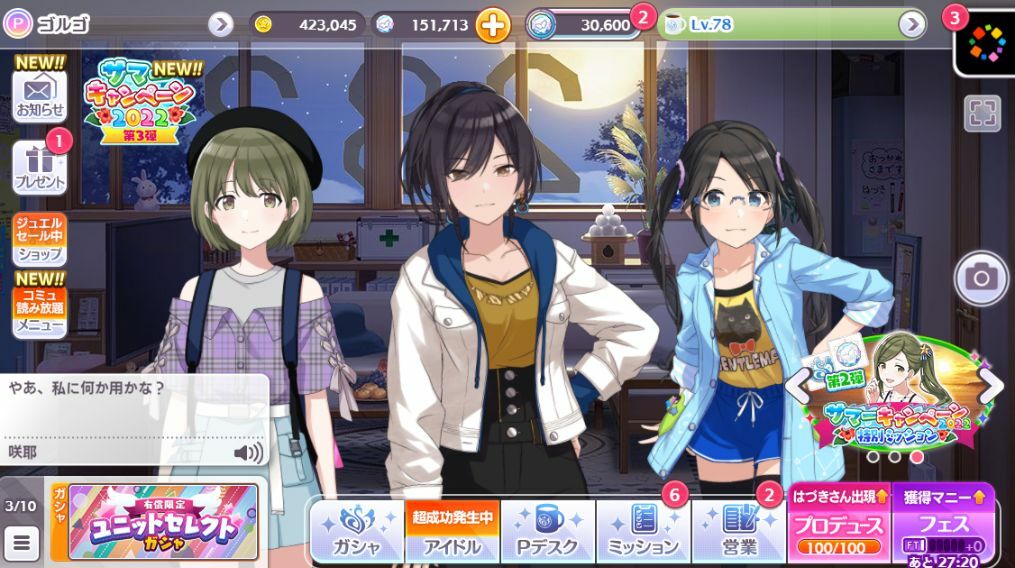Enter the フェス festival mode

tap(941, 527)
